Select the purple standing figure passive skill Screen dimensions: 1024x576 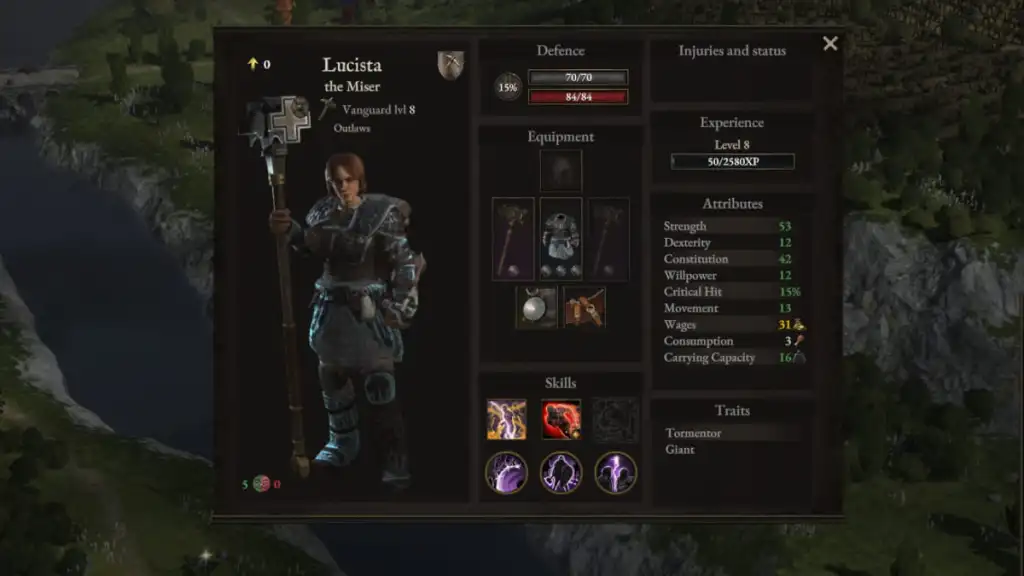pyautogui.click(x=615, y=472)
